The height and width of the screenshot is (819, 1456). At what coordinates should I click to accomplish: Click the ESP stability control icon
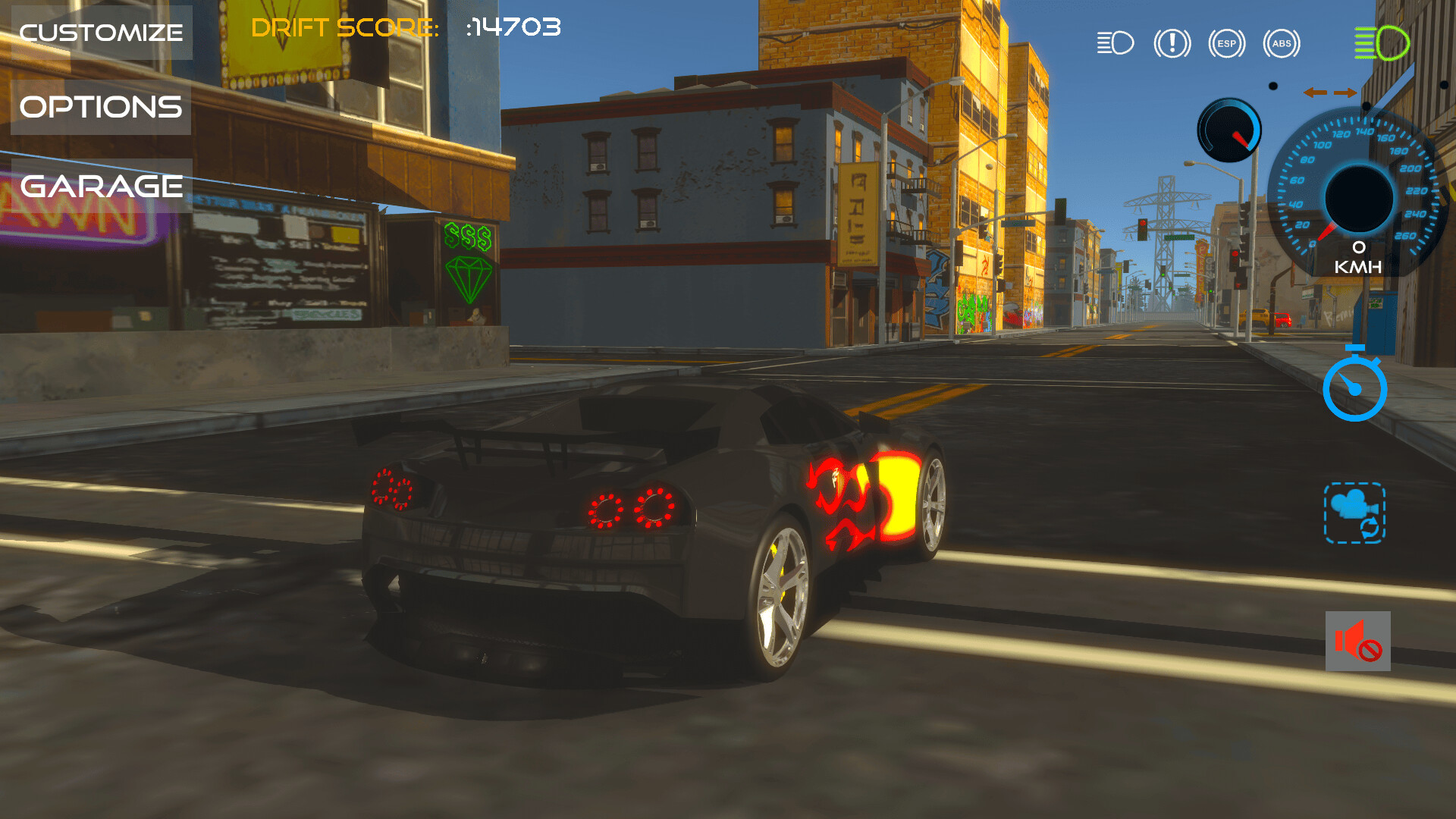(1226, 43)
